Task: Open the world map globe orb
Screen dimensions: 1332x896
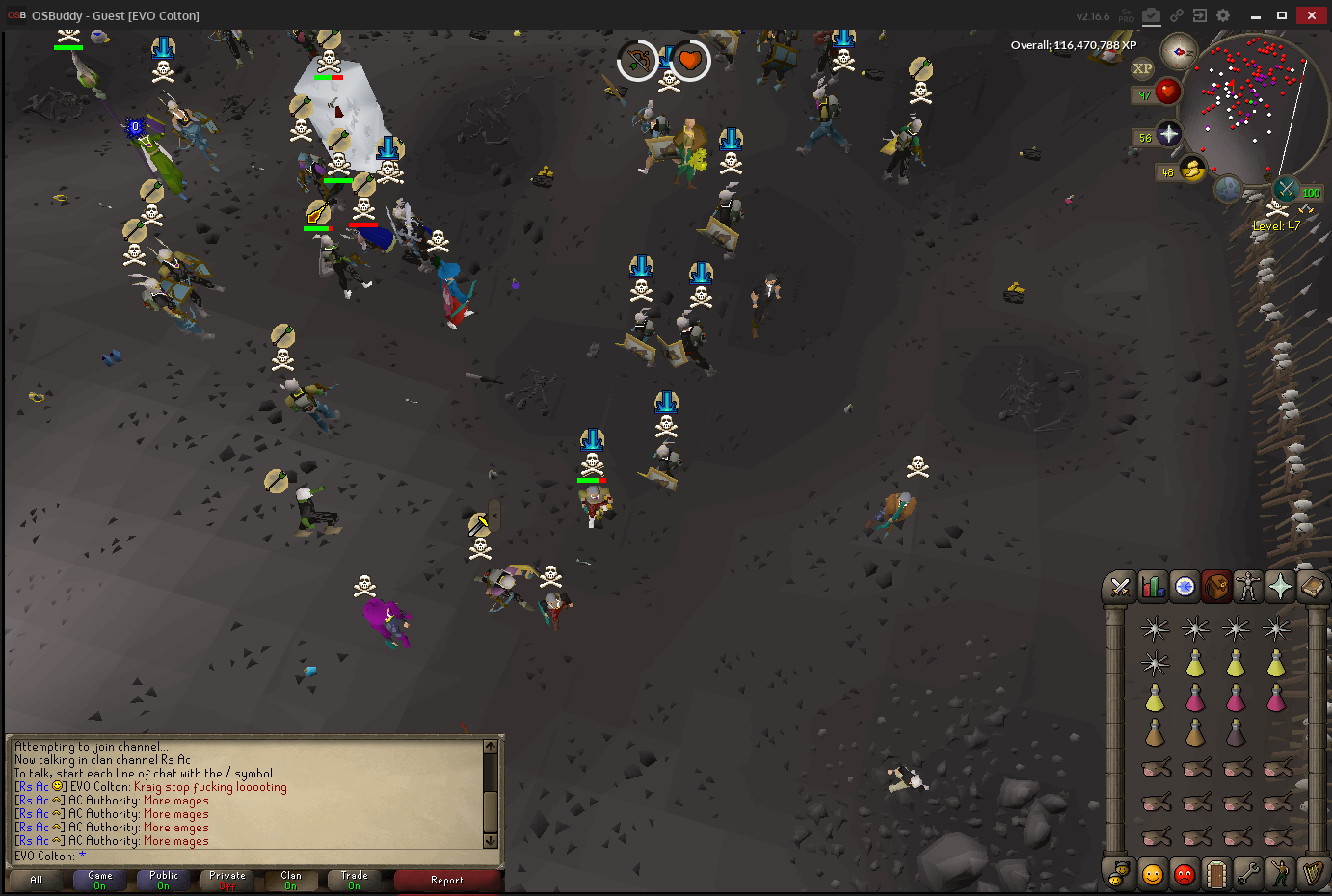Action: coord(1228,189)
